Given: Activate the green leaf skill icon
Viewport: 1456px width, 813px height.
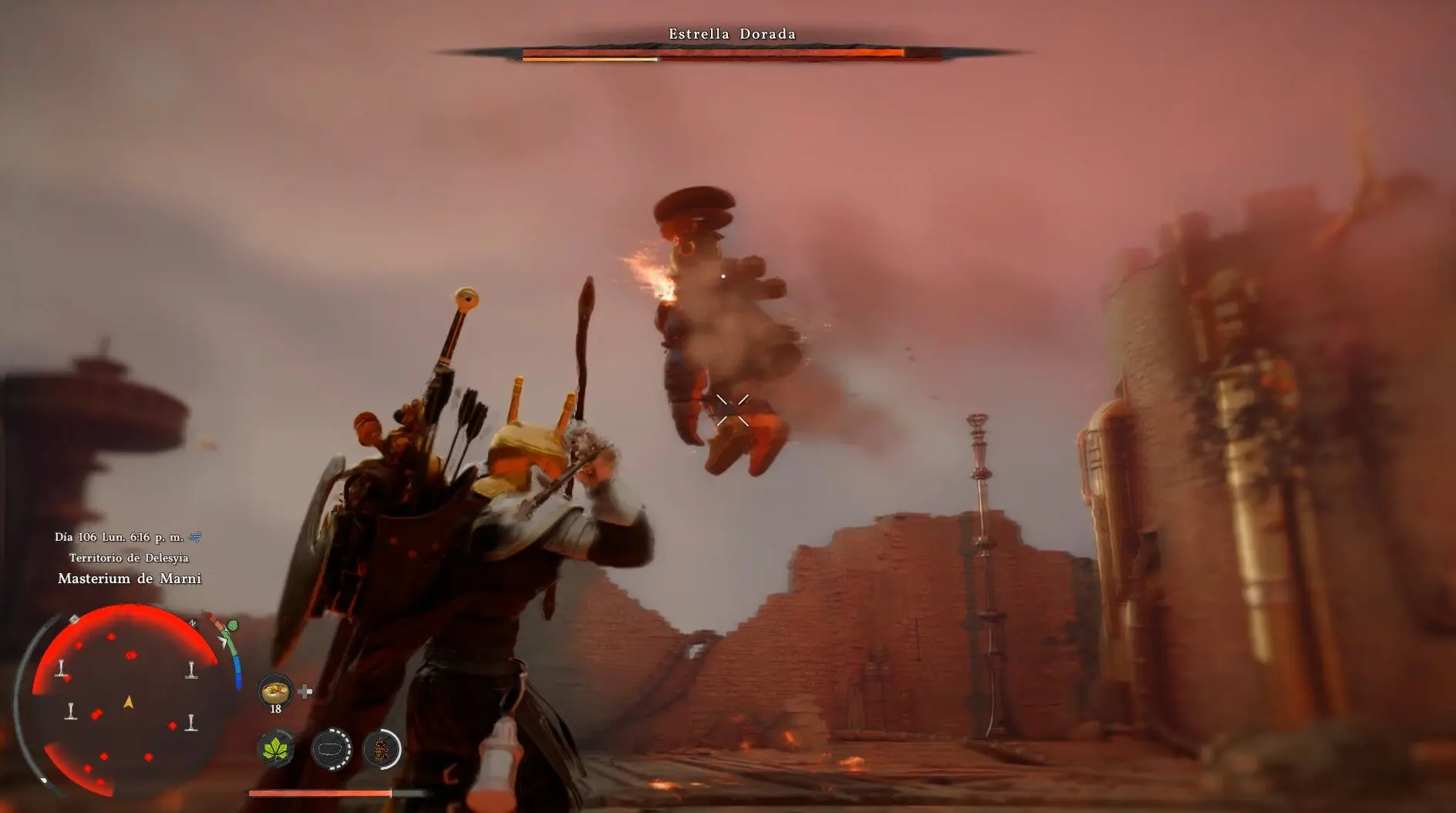Looking at the screenshot, I should coord(275,748).
